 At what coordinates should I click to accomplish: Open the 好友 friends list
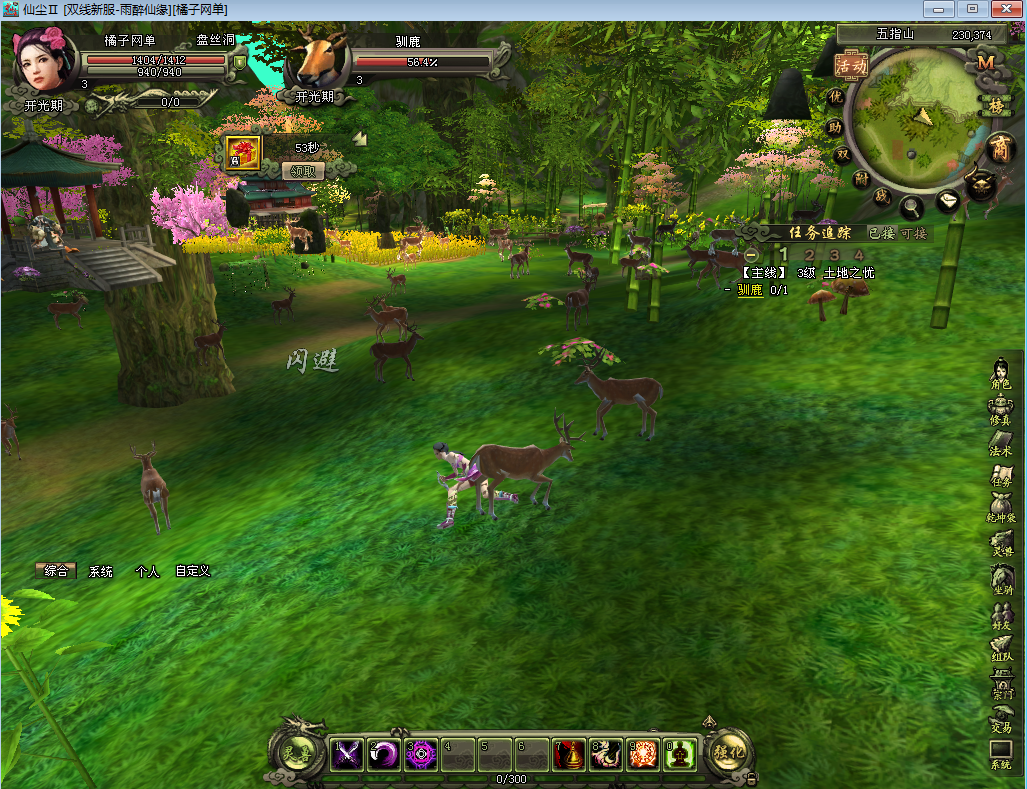(1001, 614)
